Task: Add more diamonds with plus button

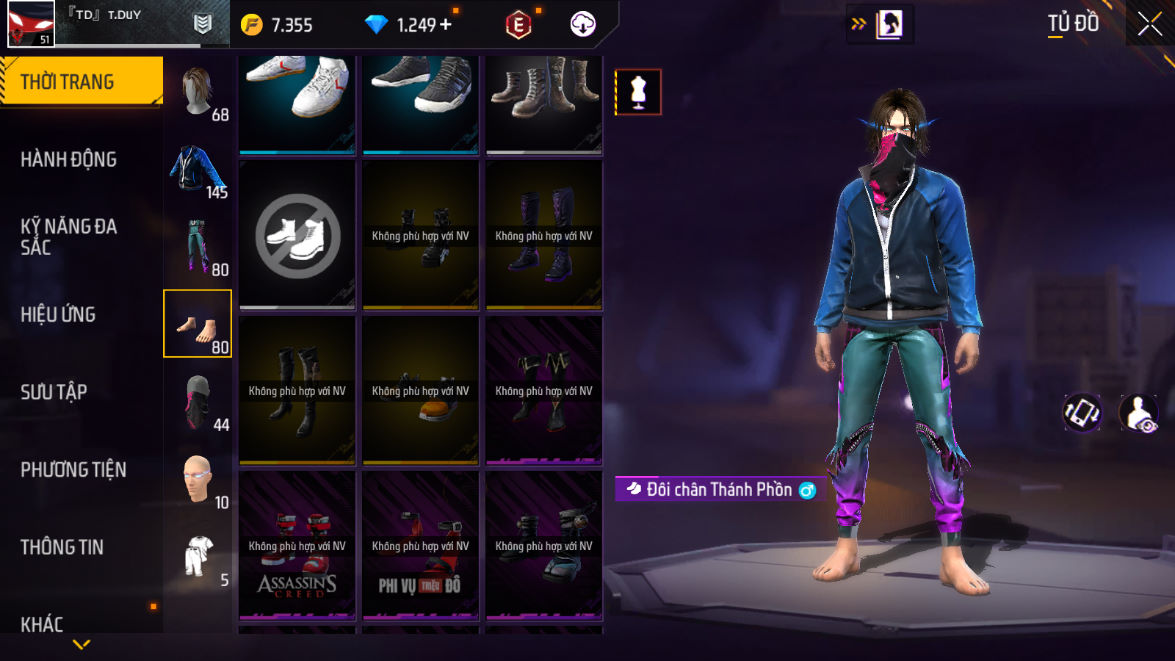Action: tap(445, 25)
